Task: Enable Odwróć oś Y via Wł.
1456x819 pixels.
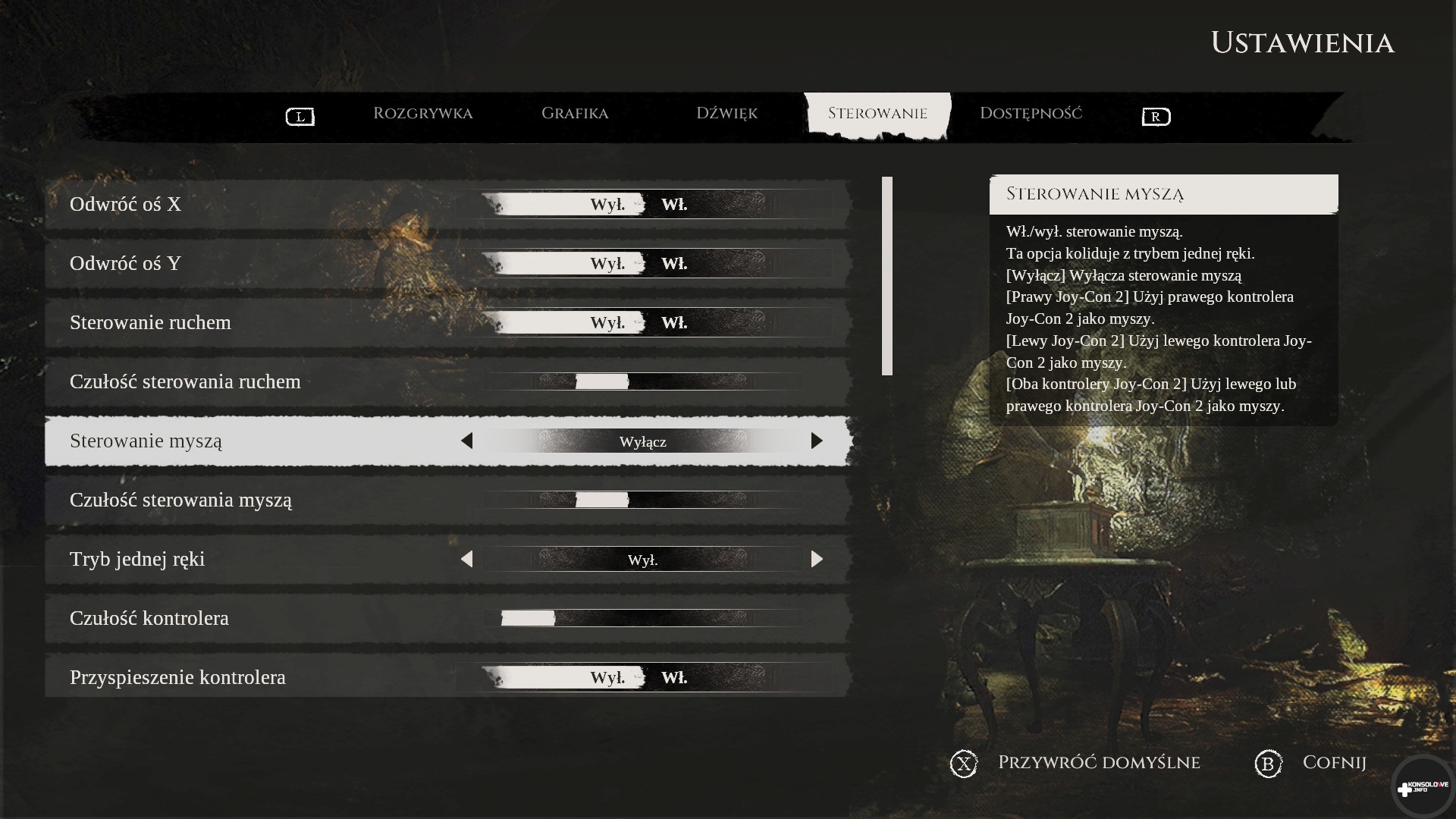Action: point(674,263)
